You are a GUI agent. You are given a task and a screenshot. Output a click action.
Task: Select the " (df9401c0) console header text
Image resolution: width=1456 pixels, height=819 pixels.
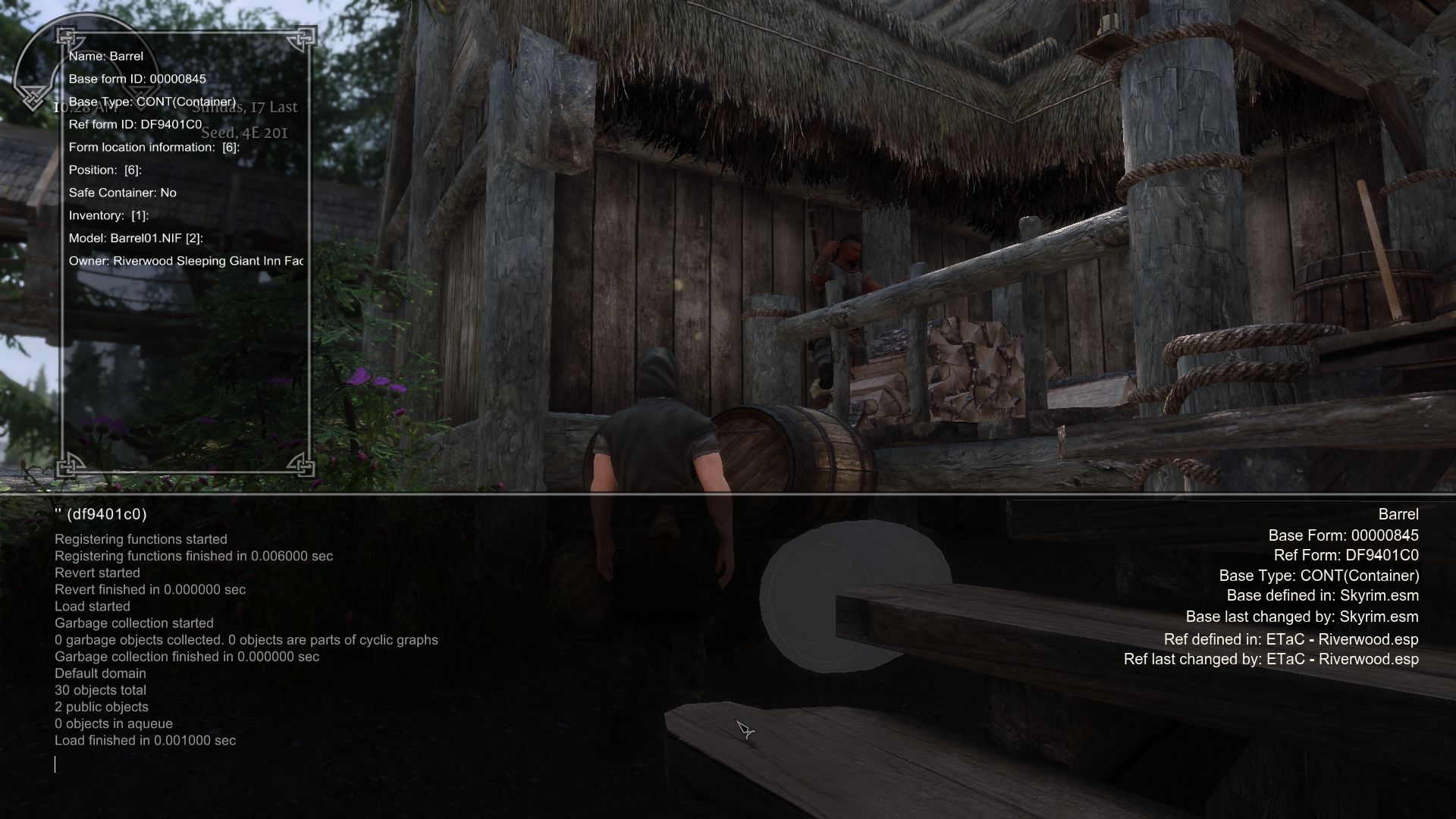pos(101,513)
